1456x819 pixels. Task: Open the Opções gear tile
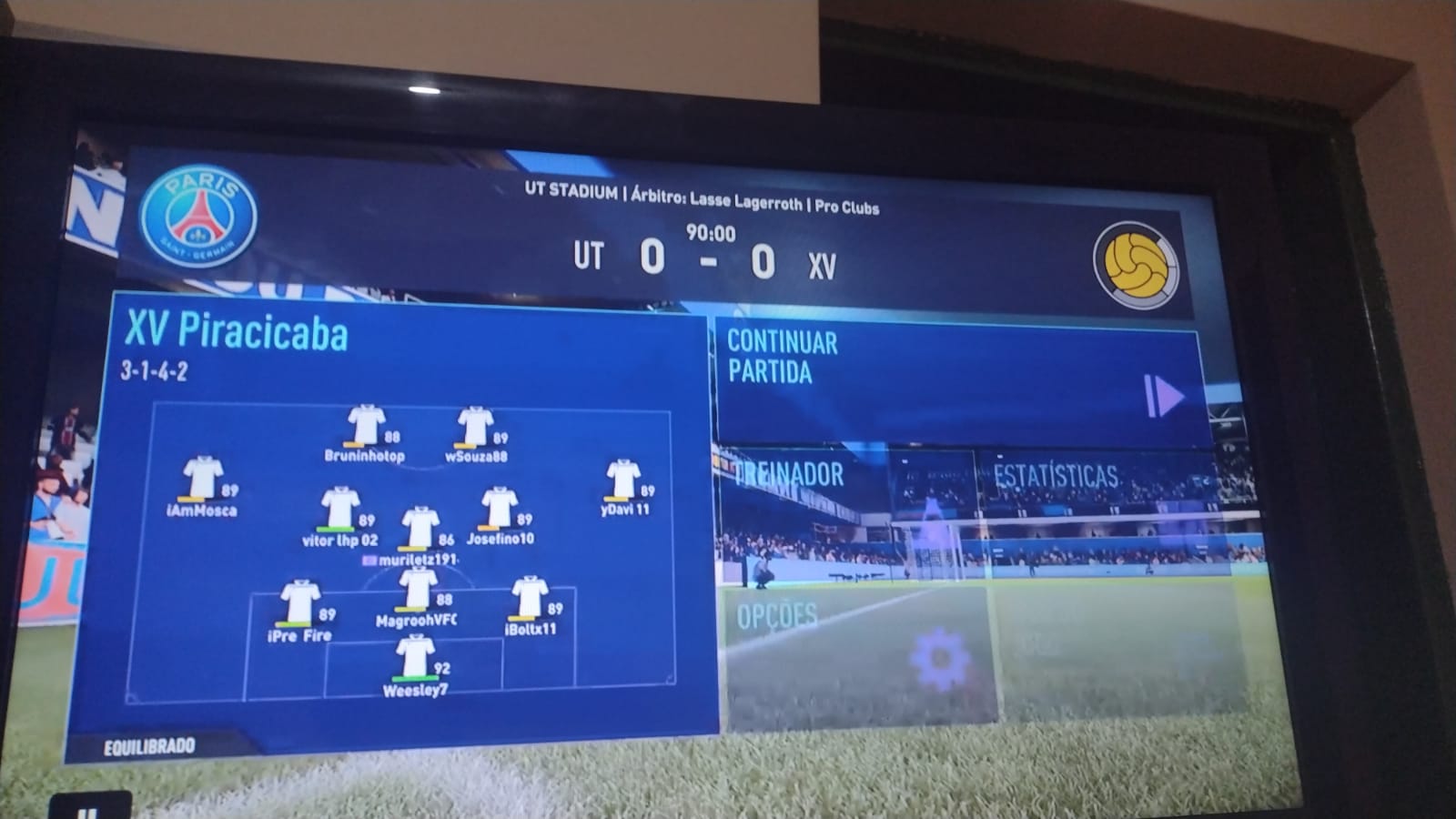pyautogui.click(x=858, y=655)
